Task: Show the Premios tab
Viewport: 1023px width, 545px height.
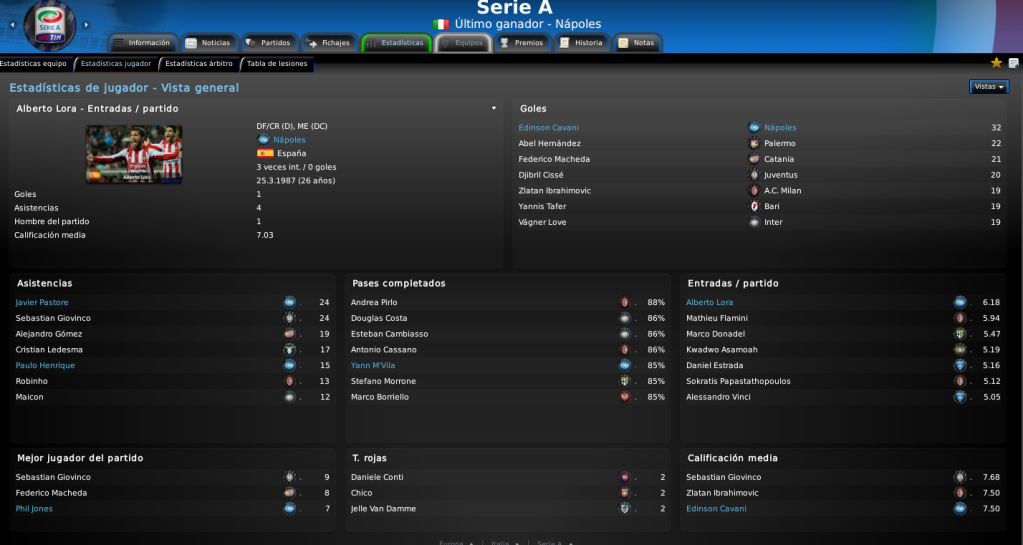Action: (522, 43)
